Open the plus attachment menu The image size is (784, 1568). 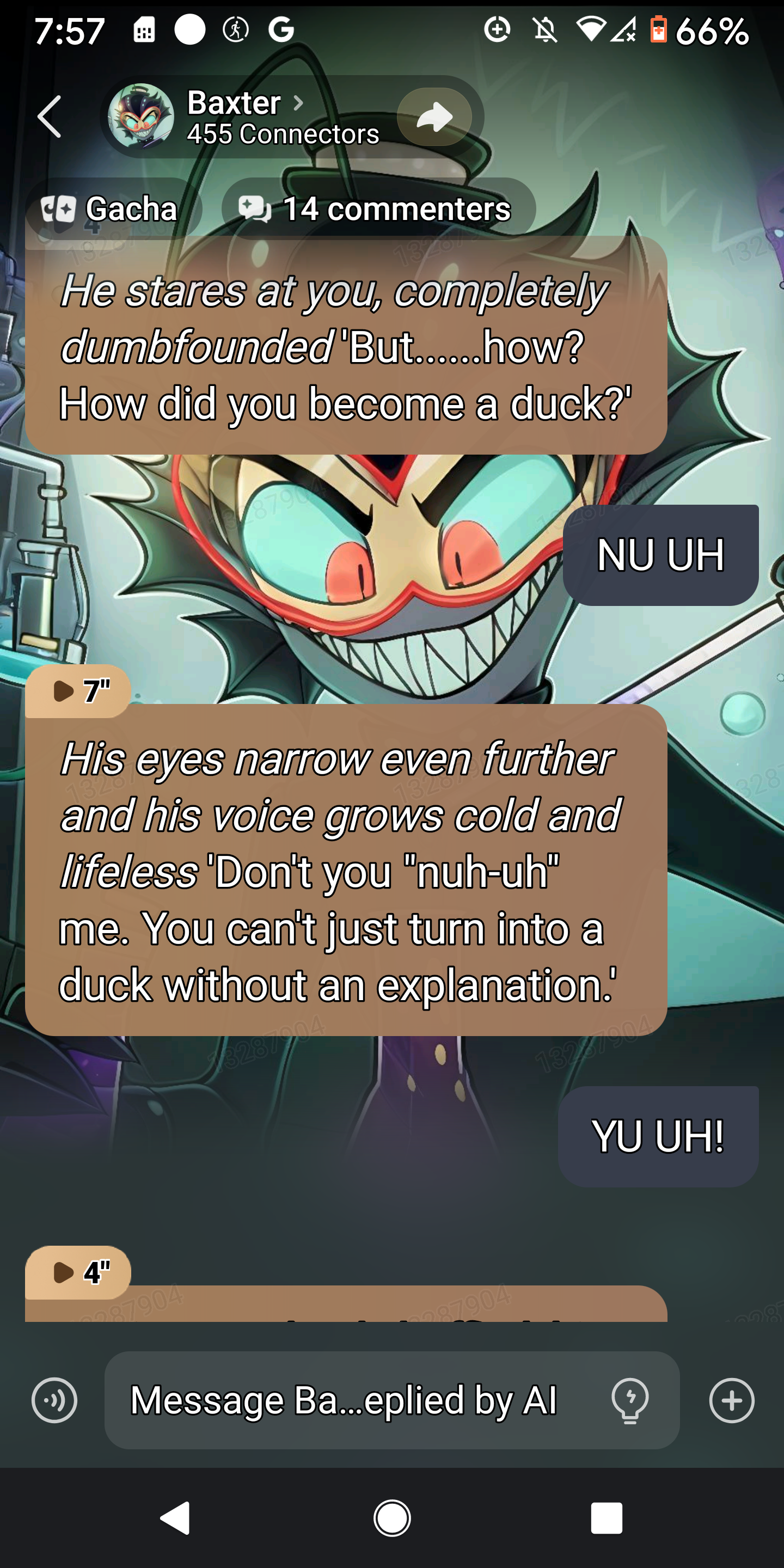point(732,1400)
